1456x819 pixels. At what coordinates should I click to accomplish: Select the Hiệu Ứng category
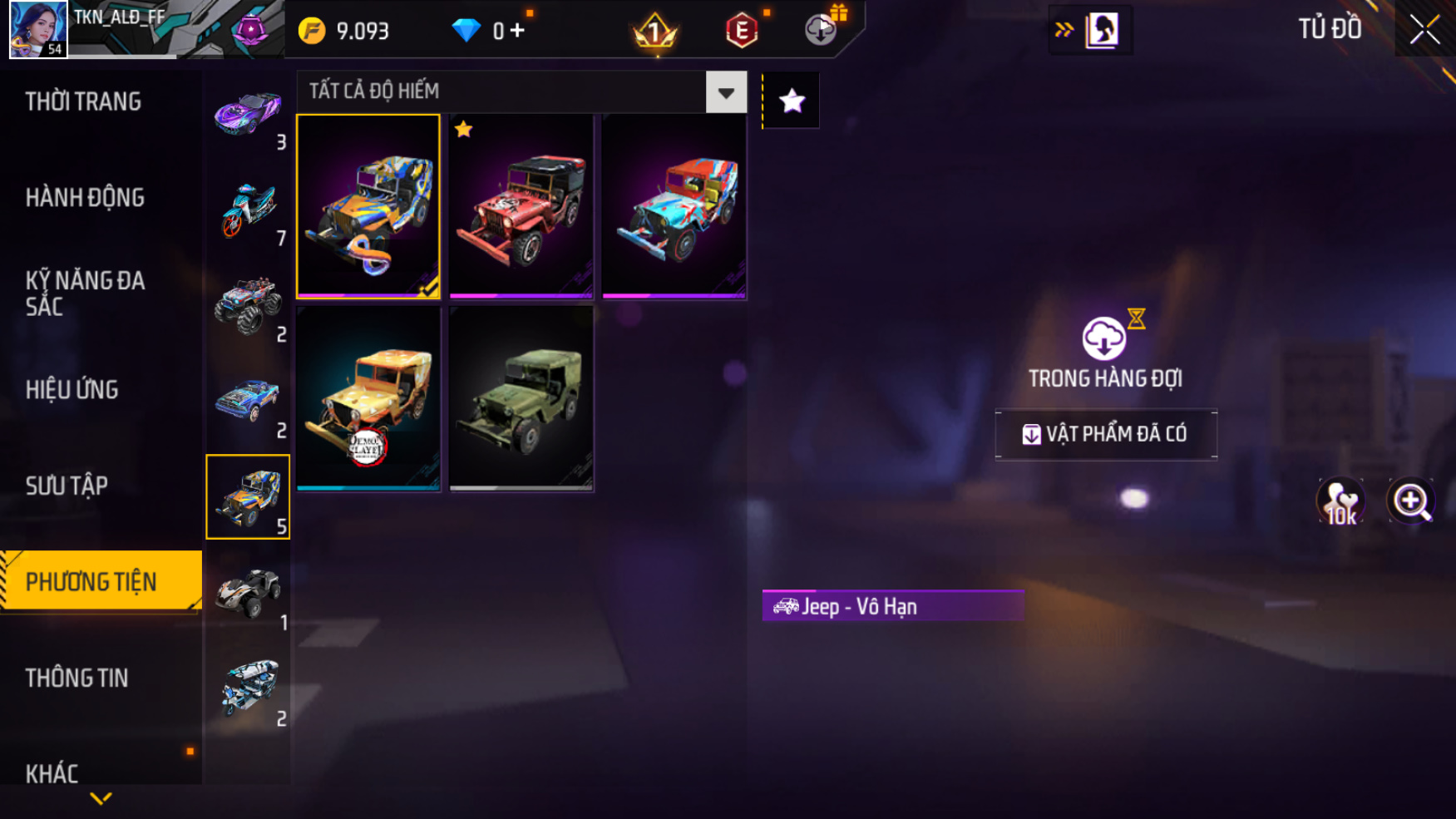[x=72, y=389]
